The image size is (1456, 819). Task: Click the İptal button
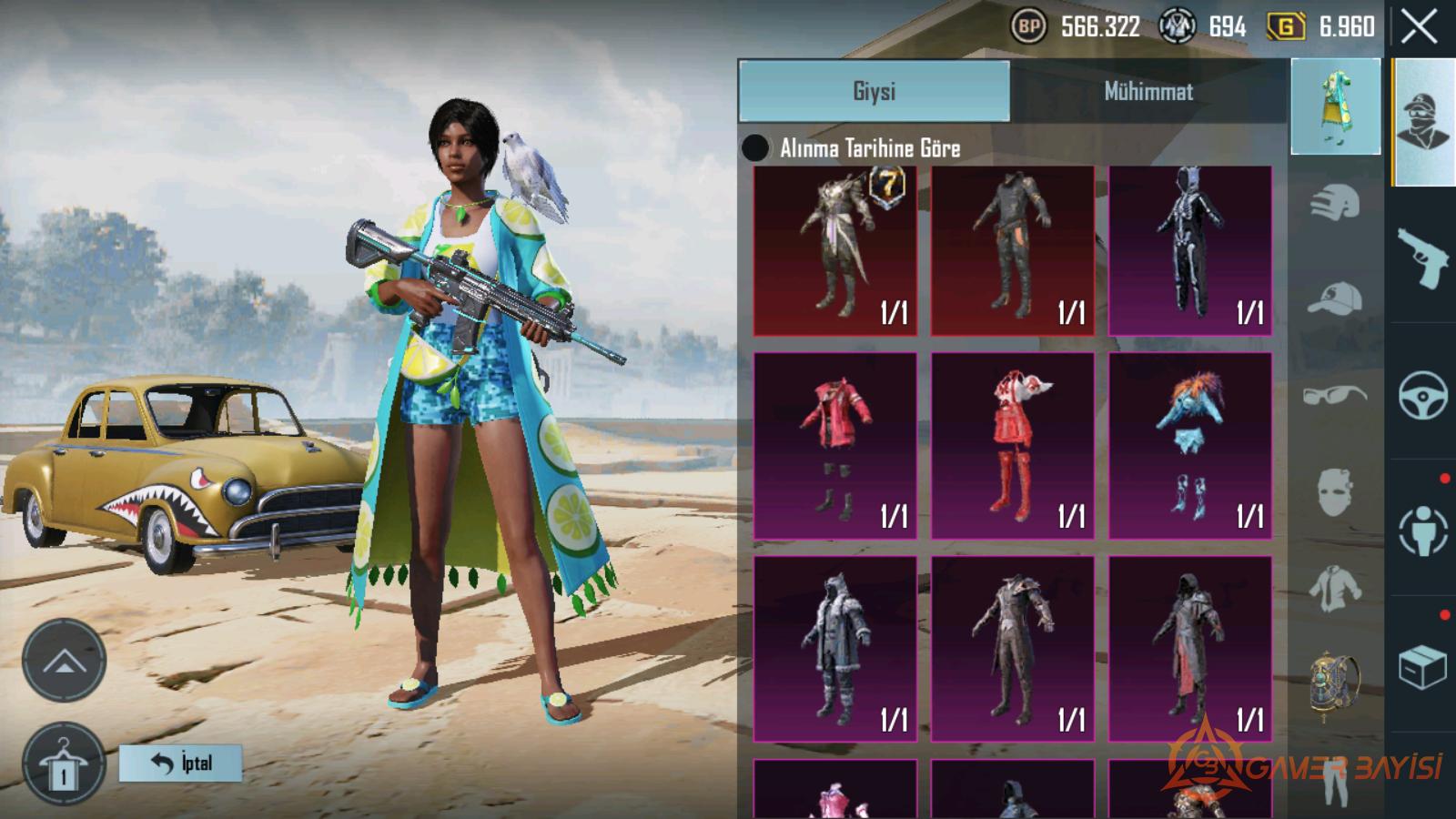[x=181, y=763]
